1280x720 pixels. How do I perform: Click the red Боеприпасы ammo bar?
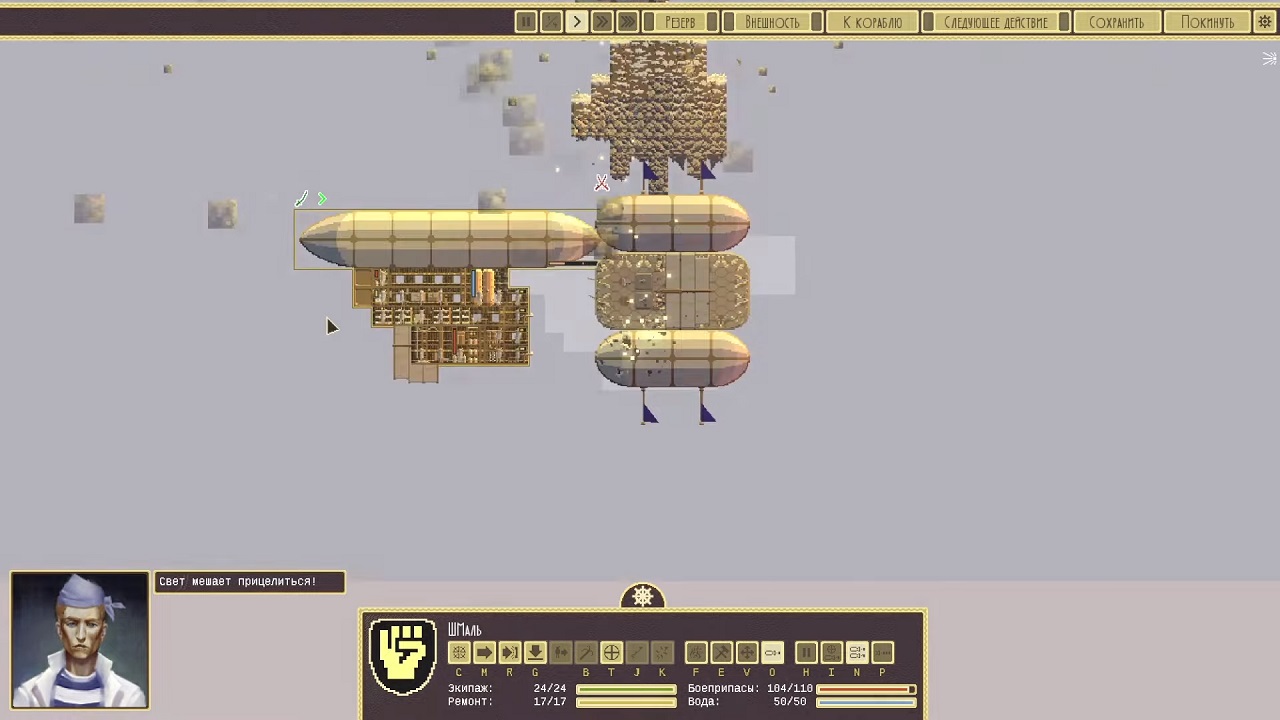click(x=865, y=689)
